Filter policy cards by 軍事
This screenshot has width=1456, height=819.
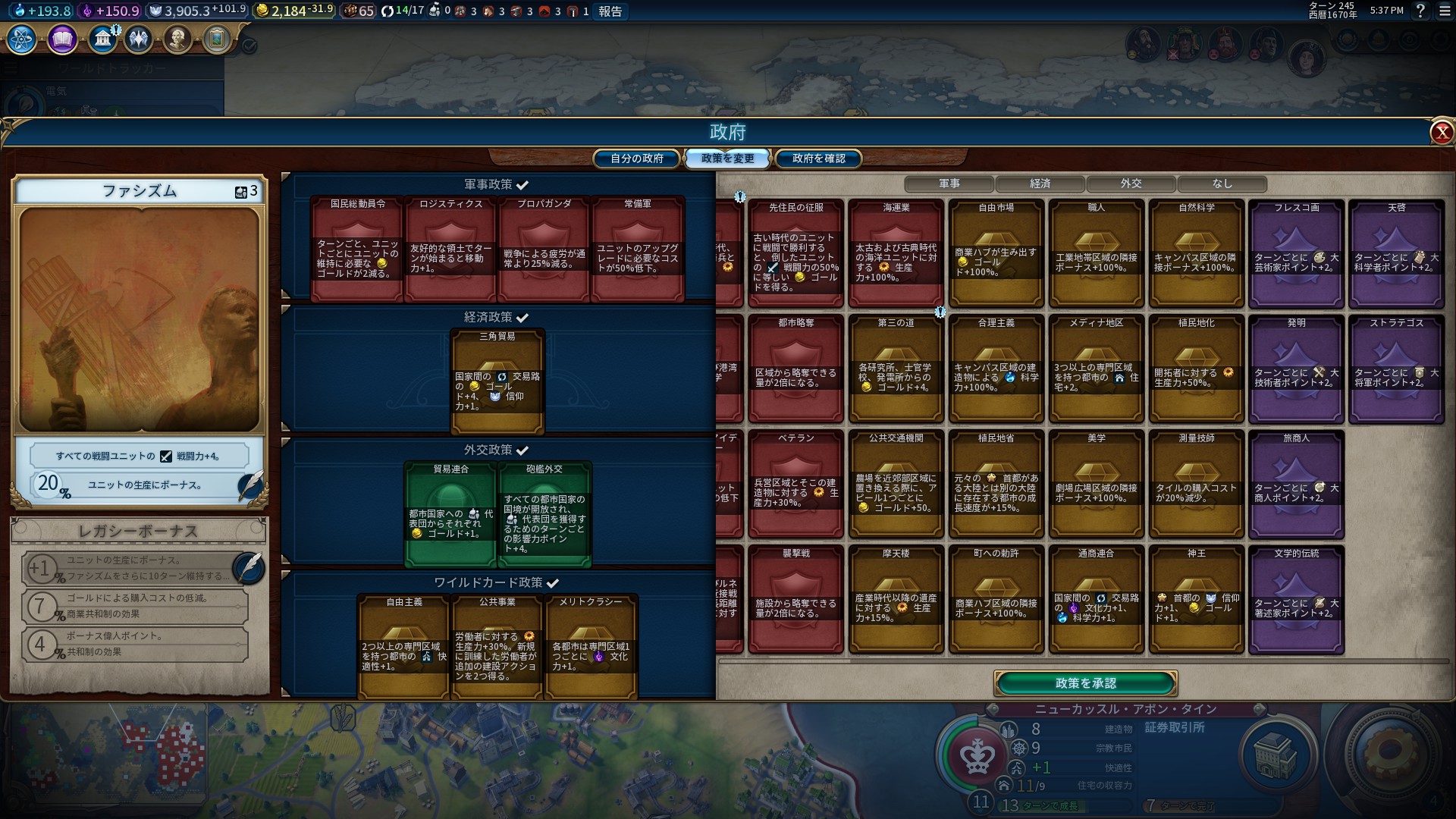(x=949, y=184)
